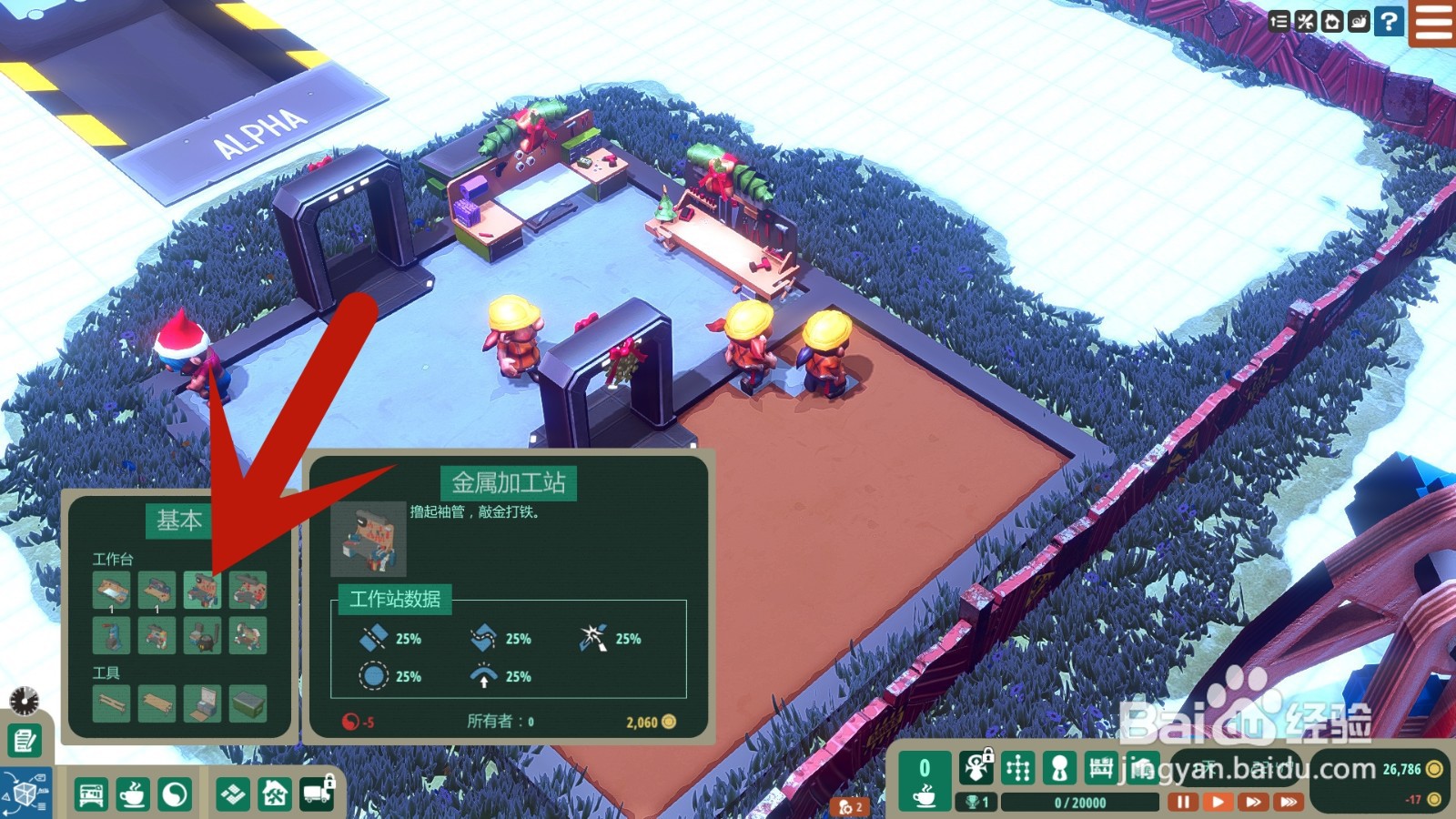This screenshot has width=1456, height=819.
Task: Set game to double fast-forward speed
Action: pos(1253,802)
